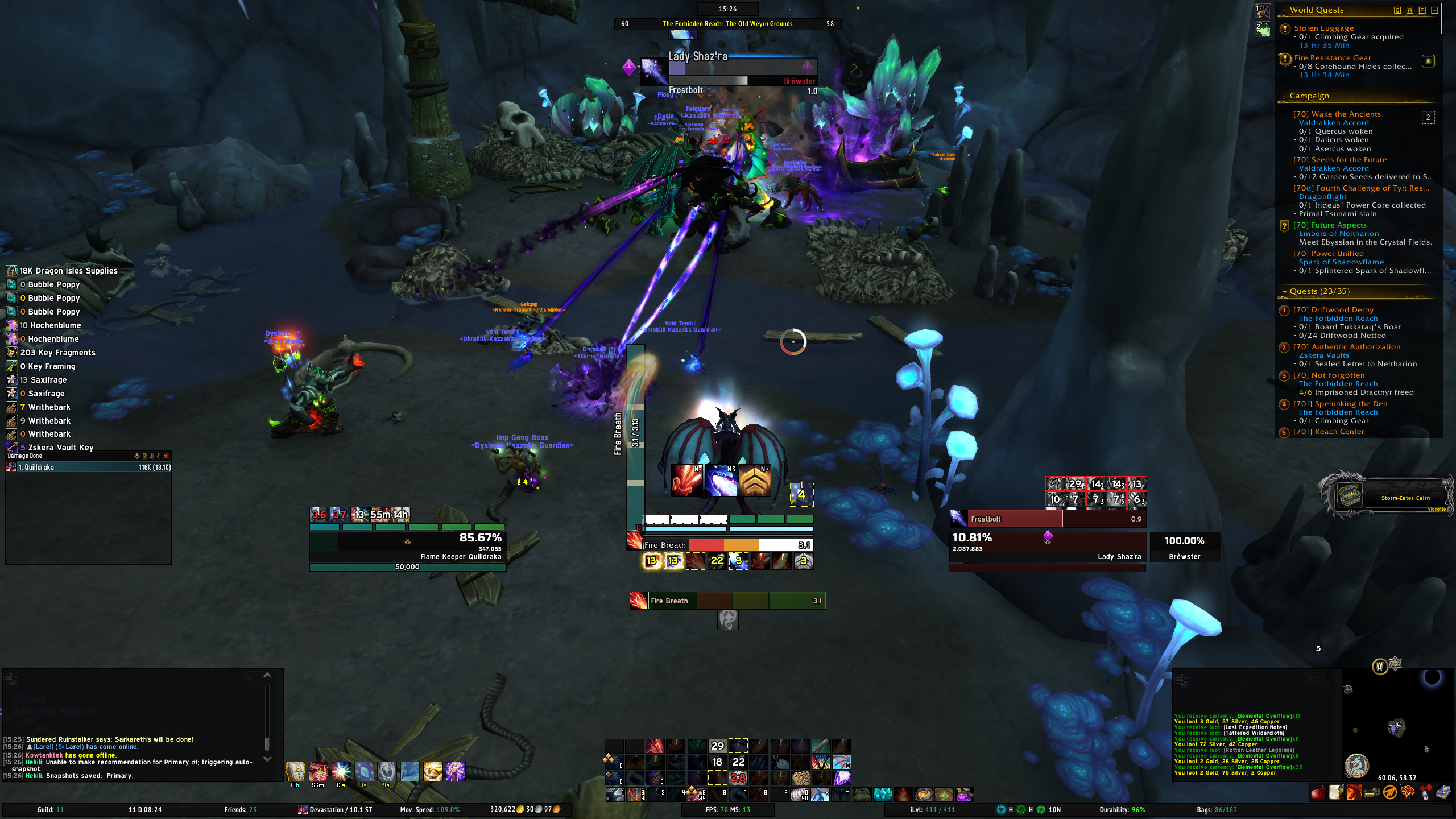1456x819 pixels.
Task: Use the Fire Resistance Gear quest item button
Action: 1428,61
